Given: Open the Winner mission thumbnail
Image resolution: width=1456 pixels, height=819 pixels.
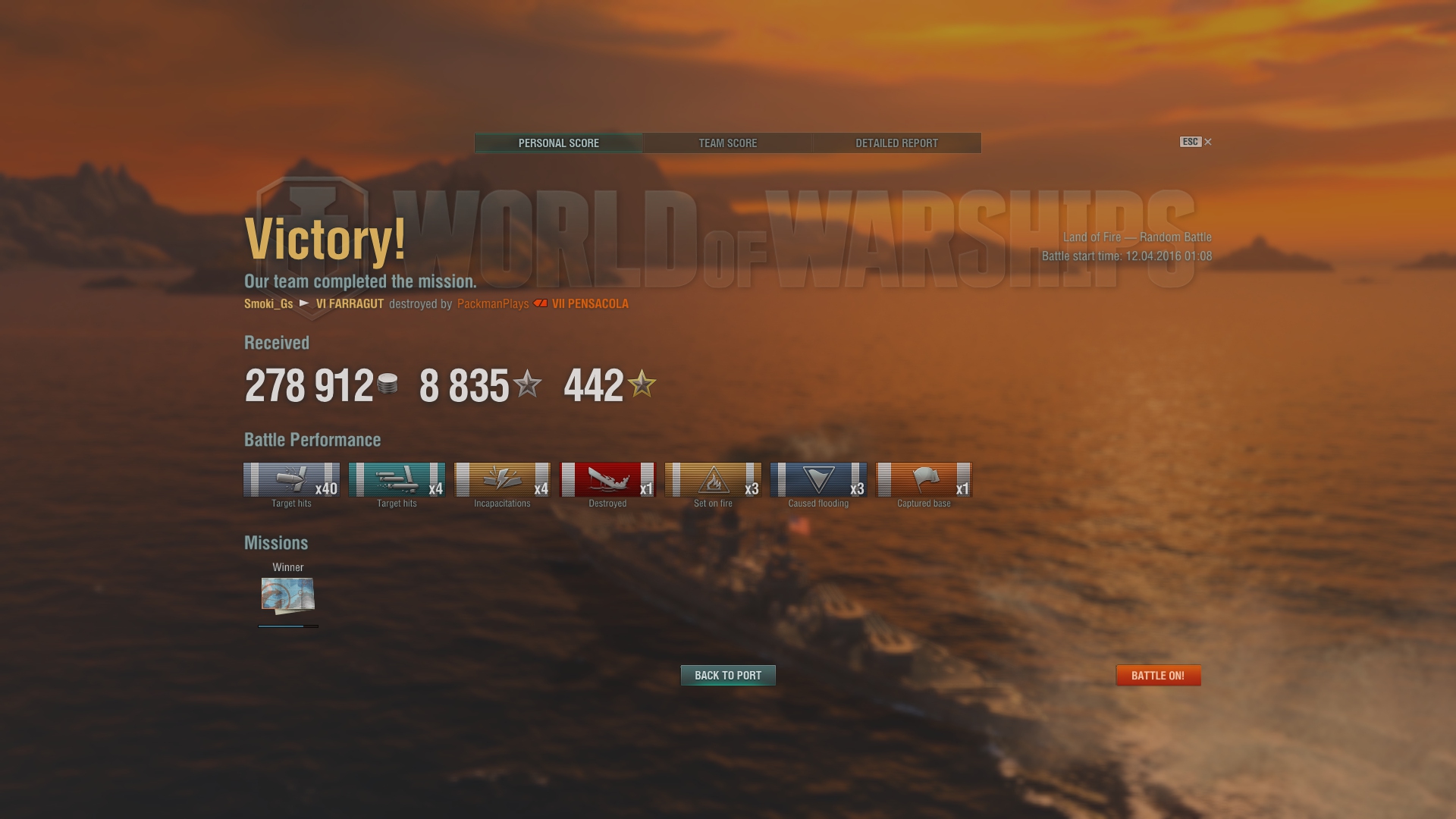Looking at the screenshot, I should click(288, 595).
